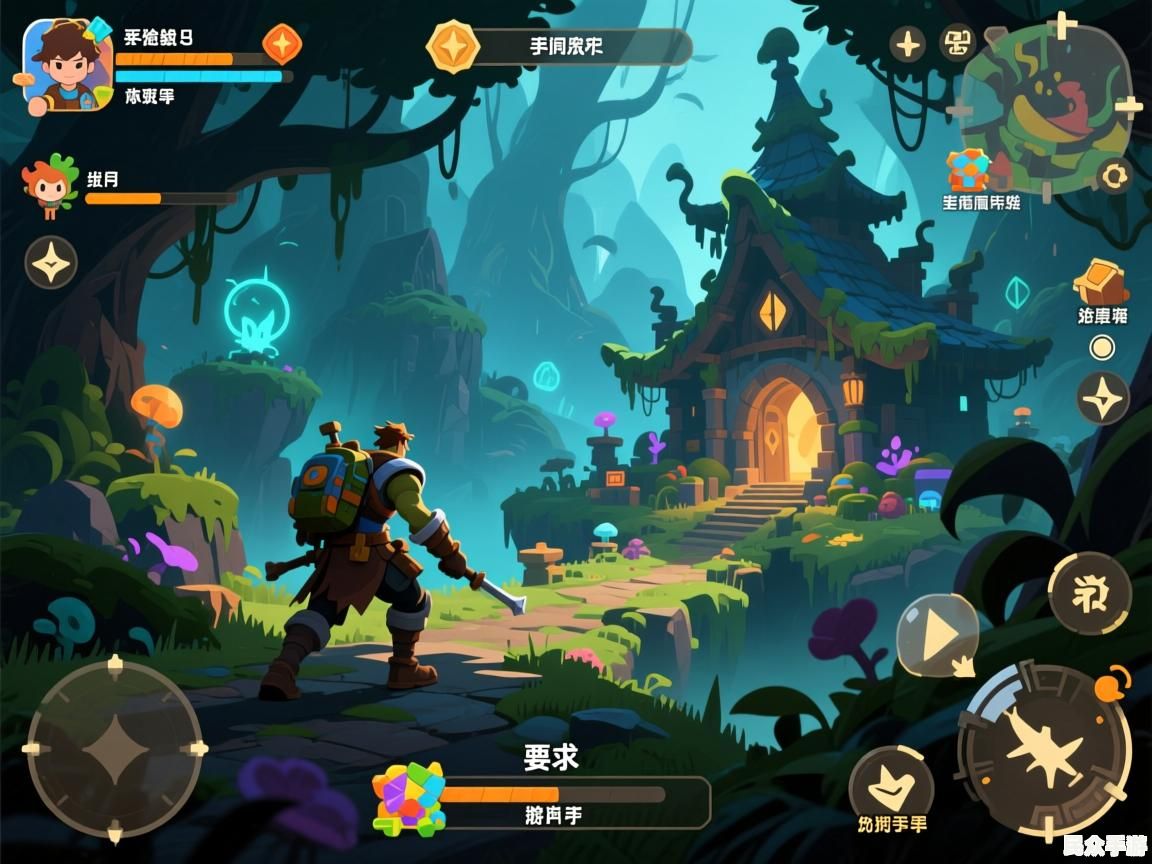
Task: Click the ring icon on the minimap's lower edge
Action: pyautogui.click(x=1113, y=177)
